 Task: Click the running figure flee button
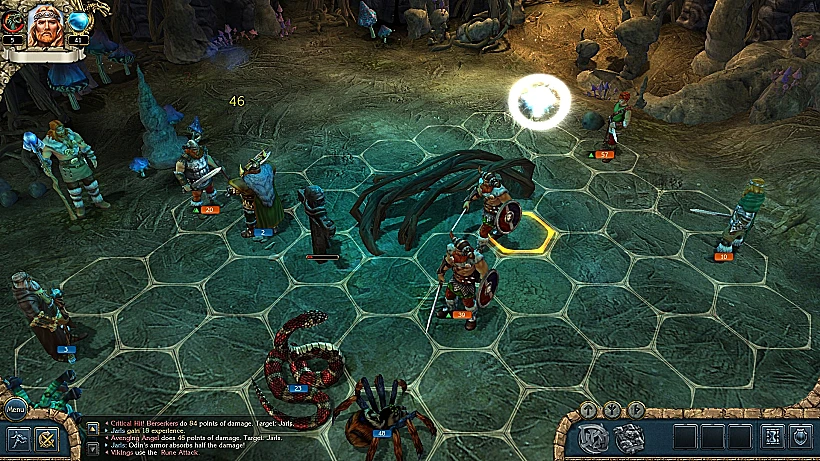(x=18, y=438)
